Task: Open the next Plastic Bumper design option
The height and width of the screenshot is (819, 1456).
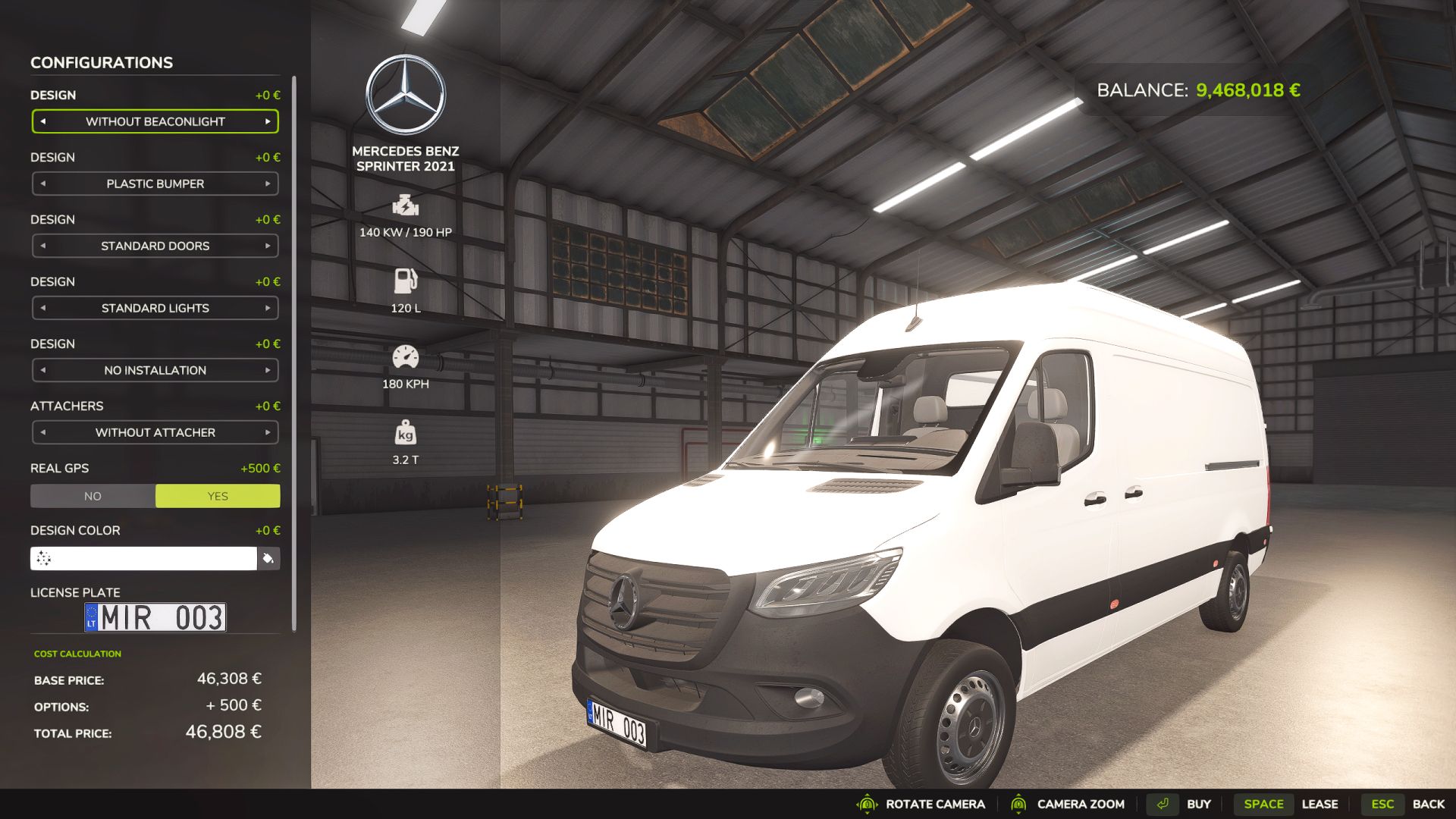Action: click(267, 184)
